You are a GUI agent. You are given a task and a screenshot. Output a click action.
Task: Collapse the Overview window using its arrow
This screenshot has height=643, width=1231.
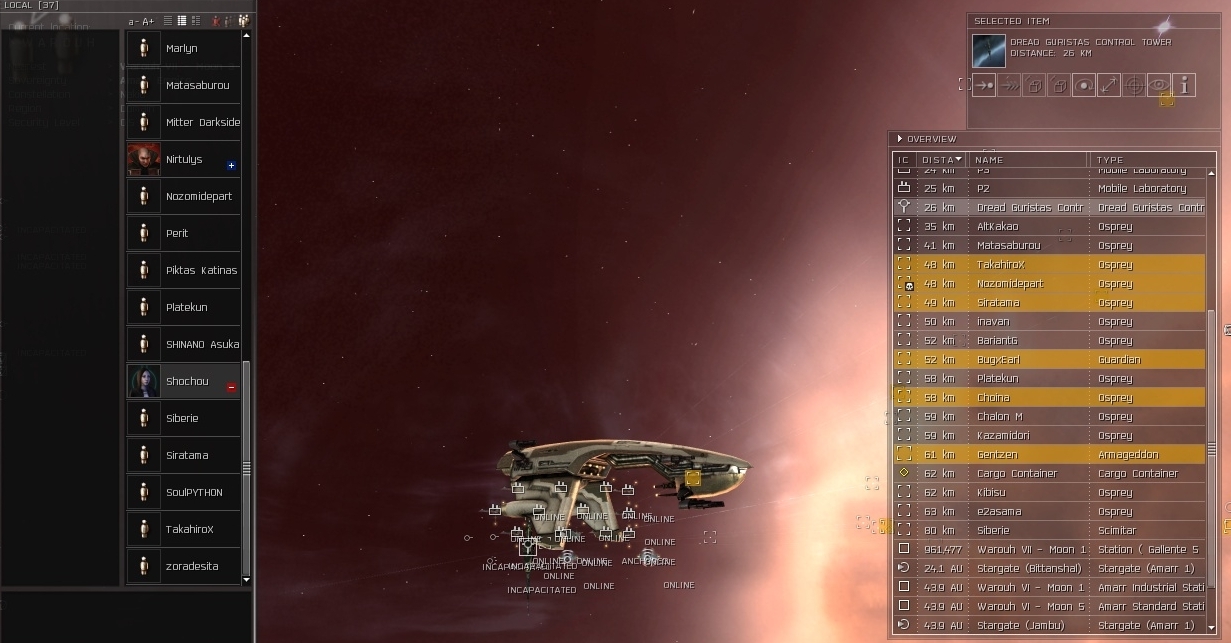(x=900, y=139)
